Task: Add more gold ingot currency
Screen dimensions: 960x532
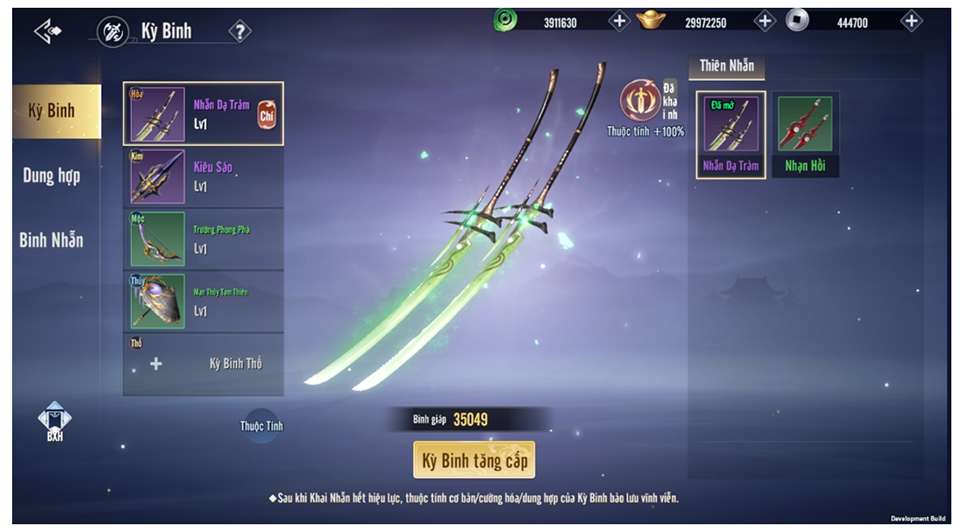Action: [765, 21]
